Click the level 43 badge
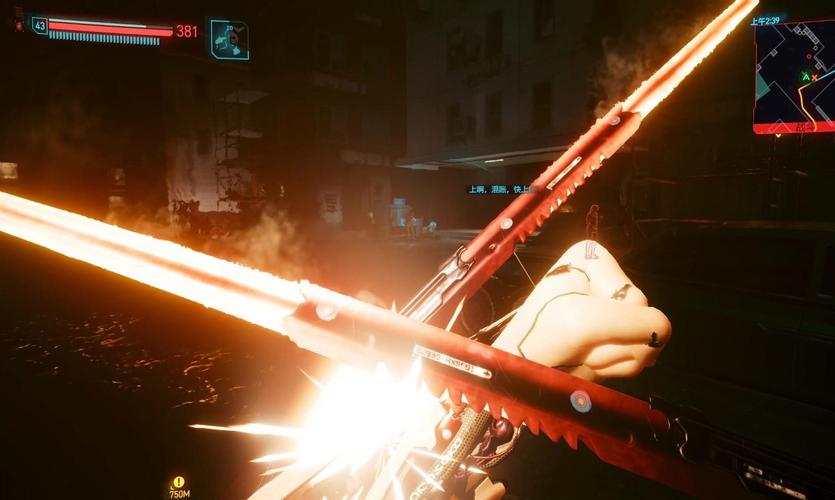 click(x=39, y=26)
